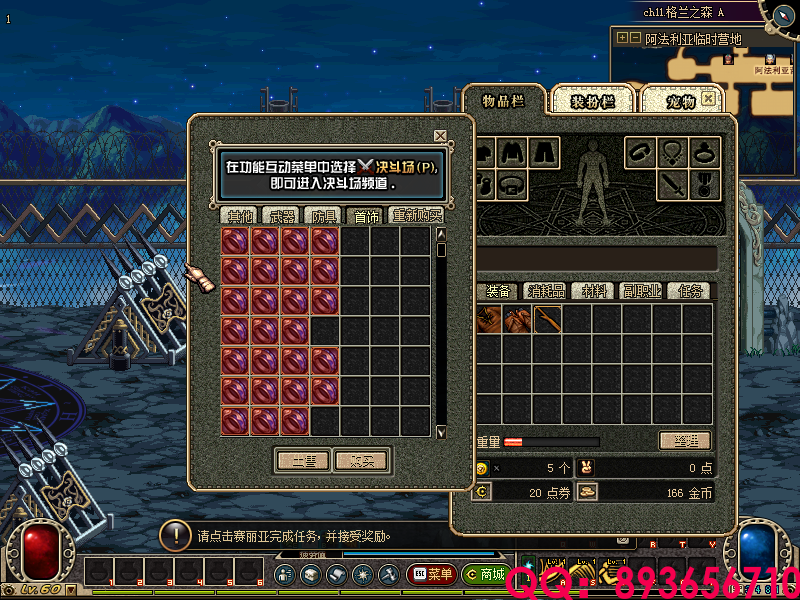This screenshot has width=800, height=600.
Task: Close the shop window
Action: click(x=440, y=136)
